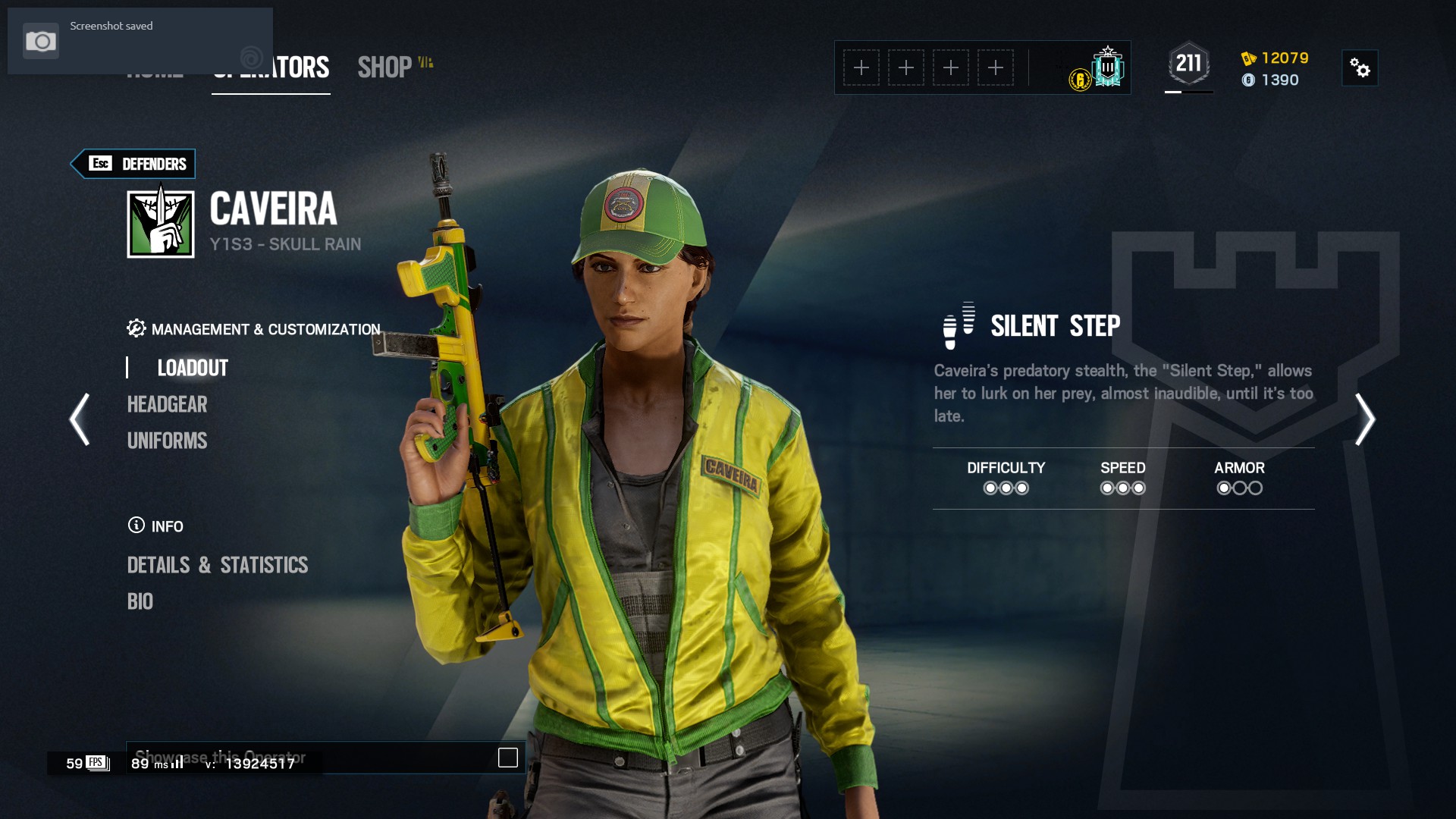Open the gear settings menu
Image resolution: width=1456 pixels, height=819 pixels.
1360,68
